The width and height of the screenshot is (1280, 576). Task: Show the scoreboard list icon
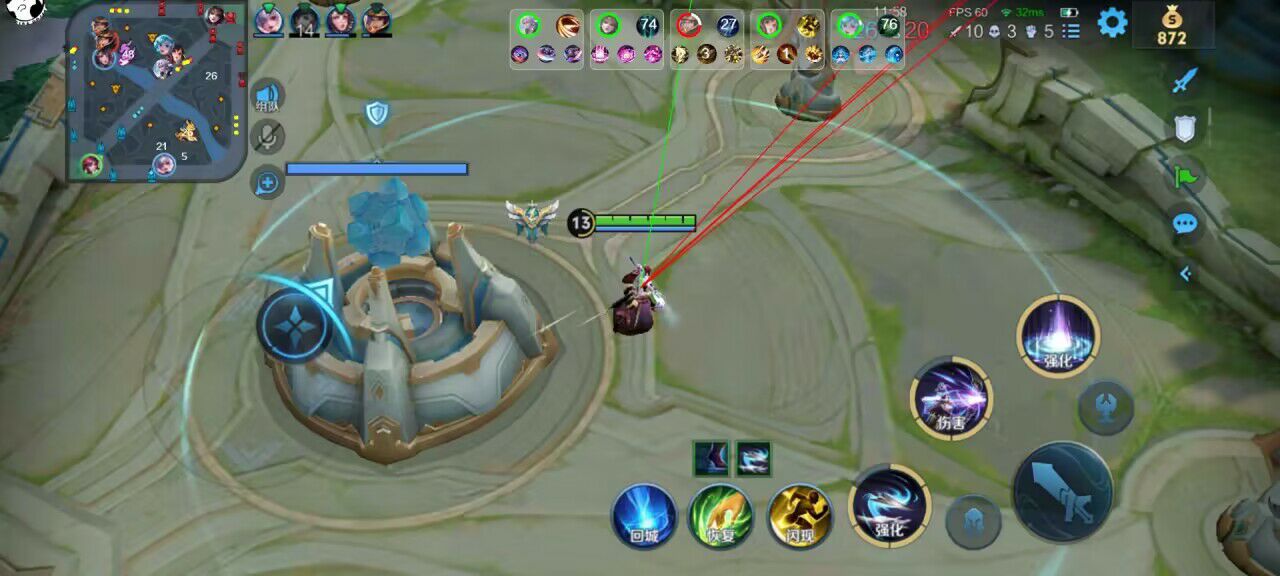click(1071, 31)
